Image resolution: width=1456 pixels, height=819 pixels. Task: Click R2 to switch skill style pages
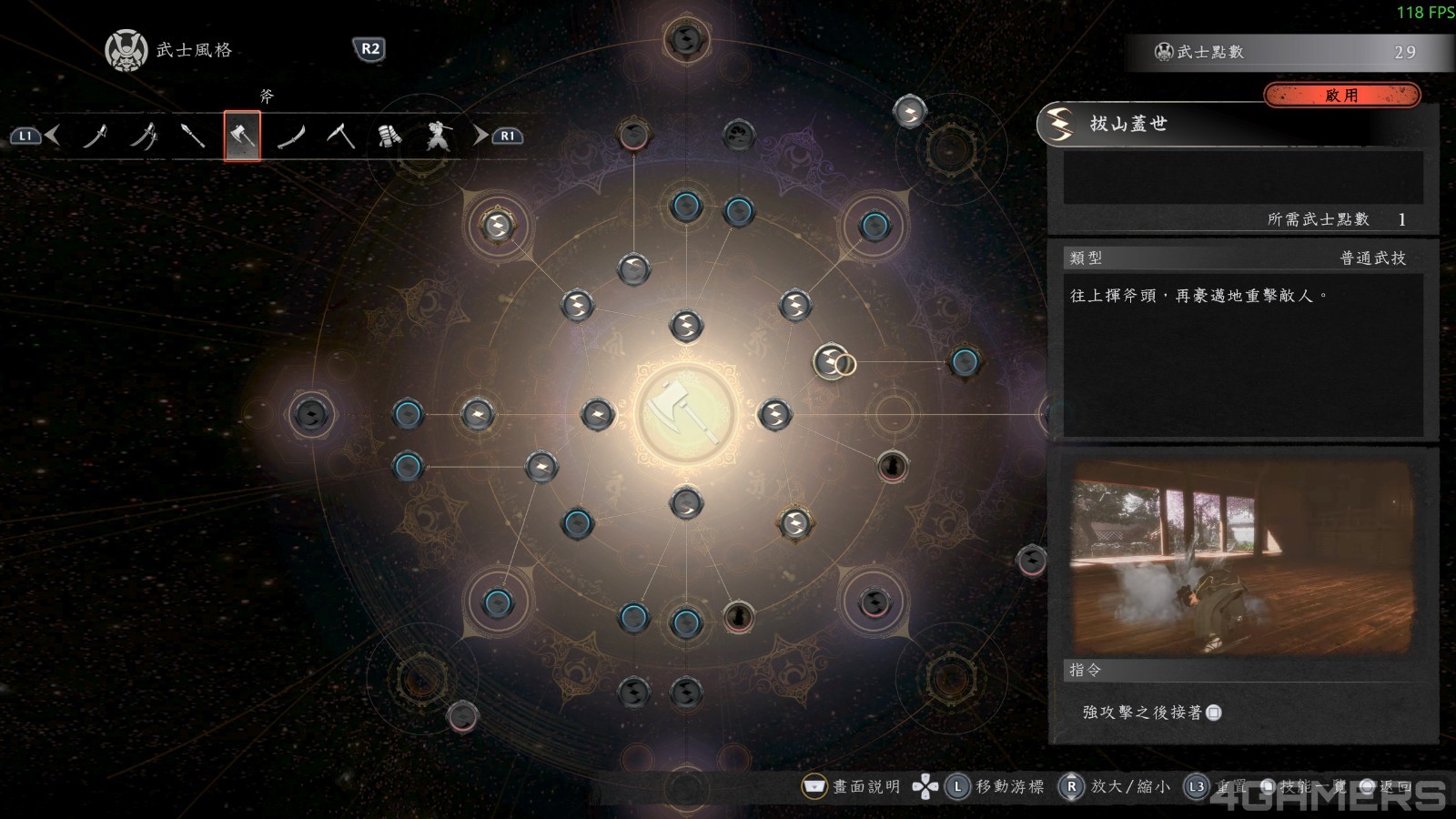pos(368,51)
